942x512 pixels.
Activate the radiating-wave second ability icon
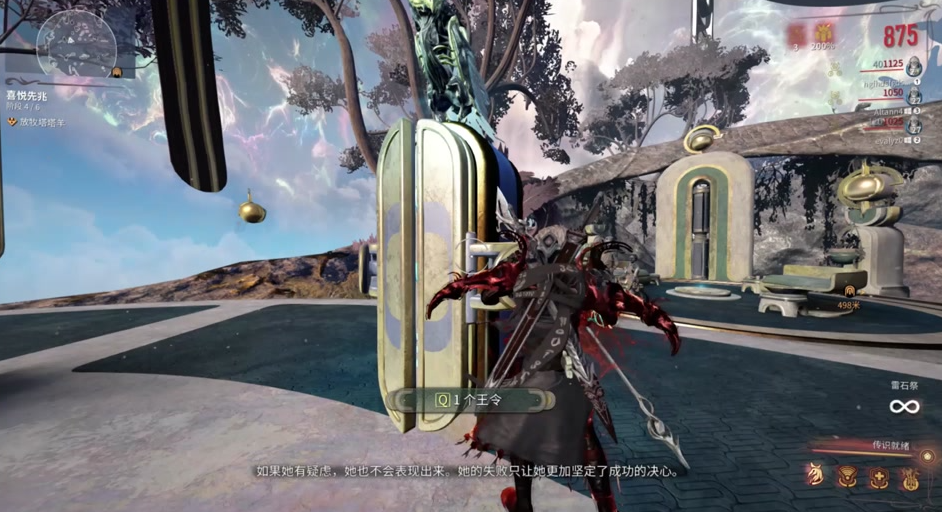pos(847,477)
